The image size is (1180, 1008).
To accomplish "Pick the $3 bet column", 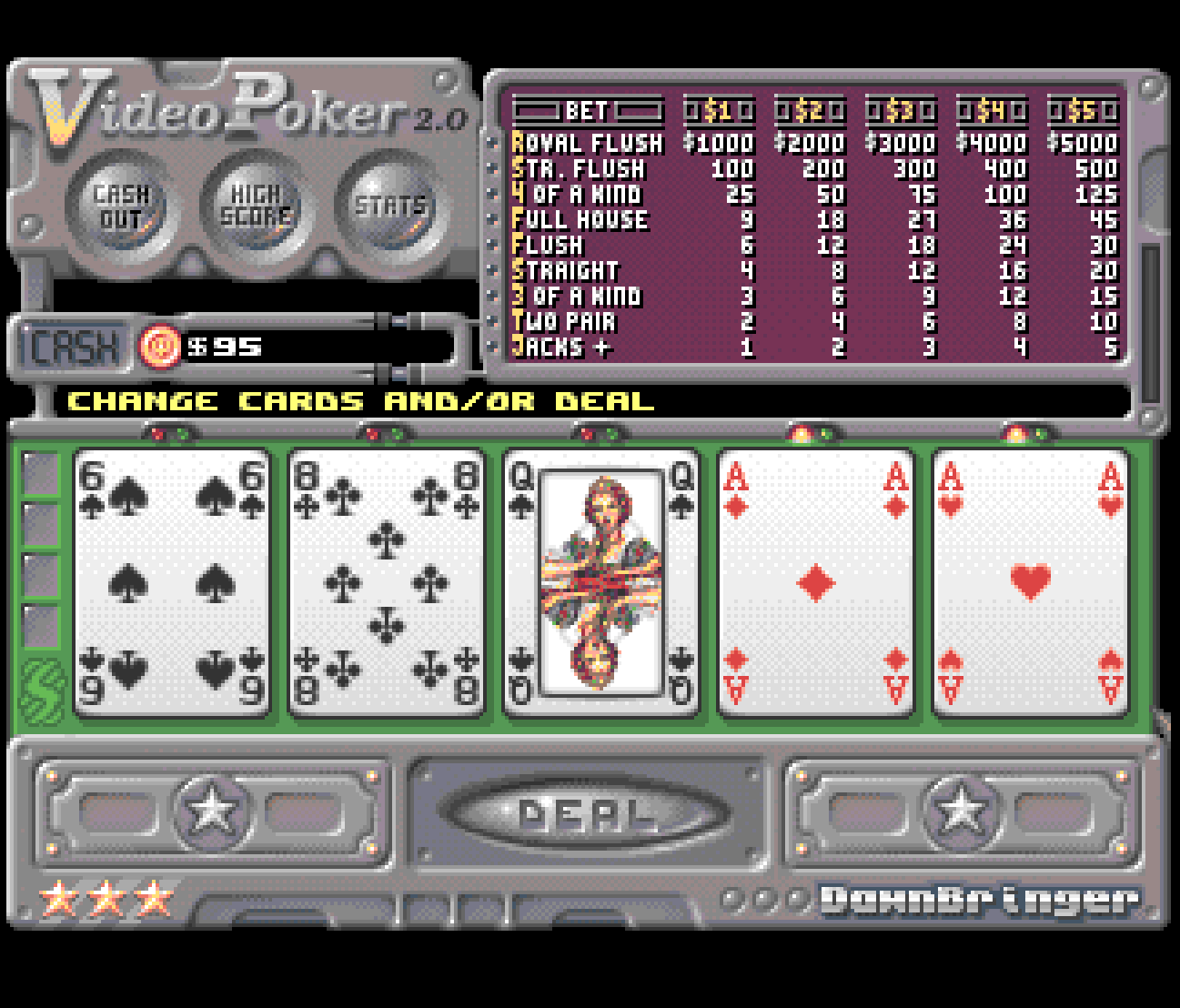I will click(901, 111).
